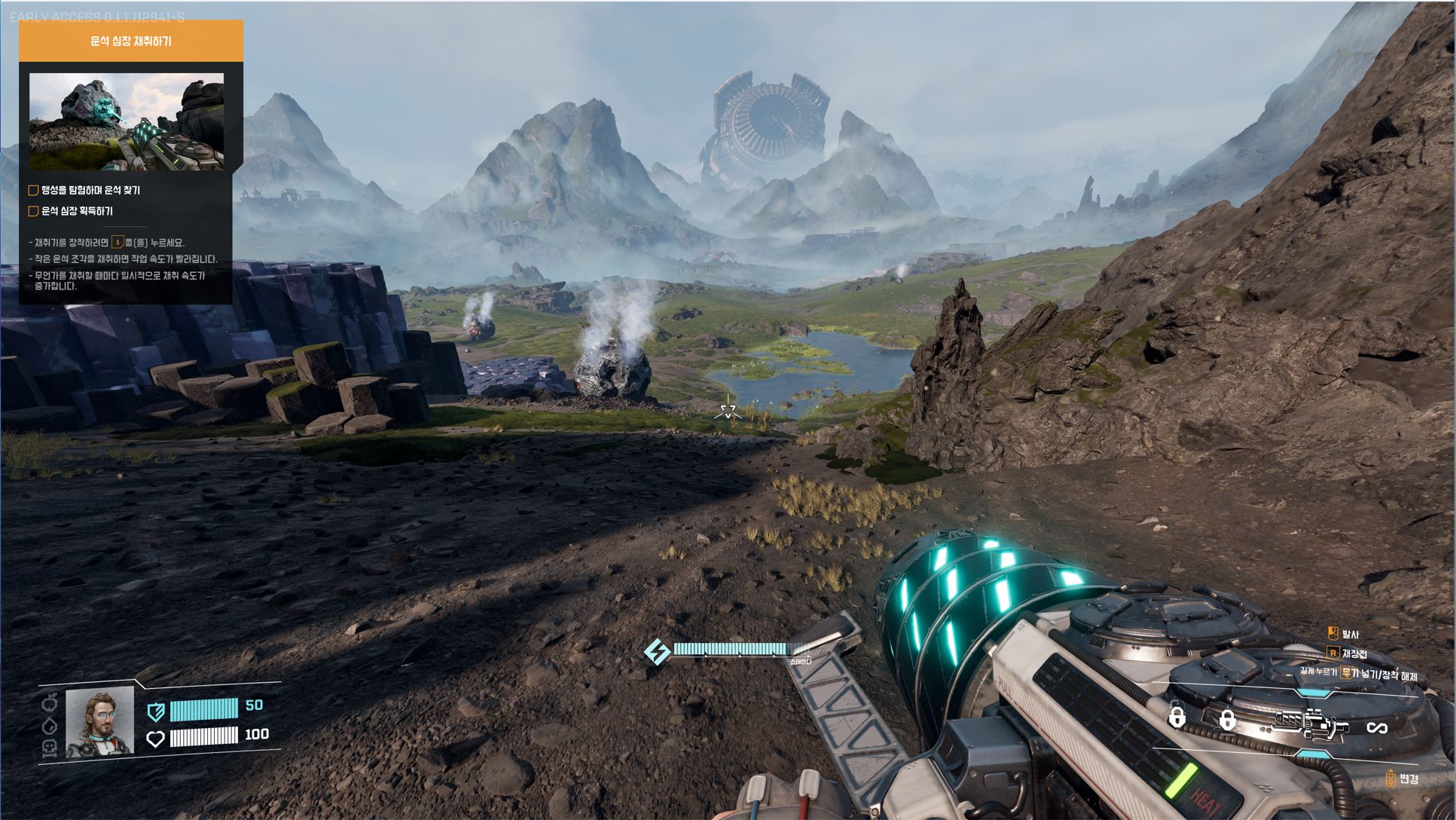This screenshot has height=820, width=1456.
Task: Click the bearded character portrait
Action: click(x=99, y=723)
